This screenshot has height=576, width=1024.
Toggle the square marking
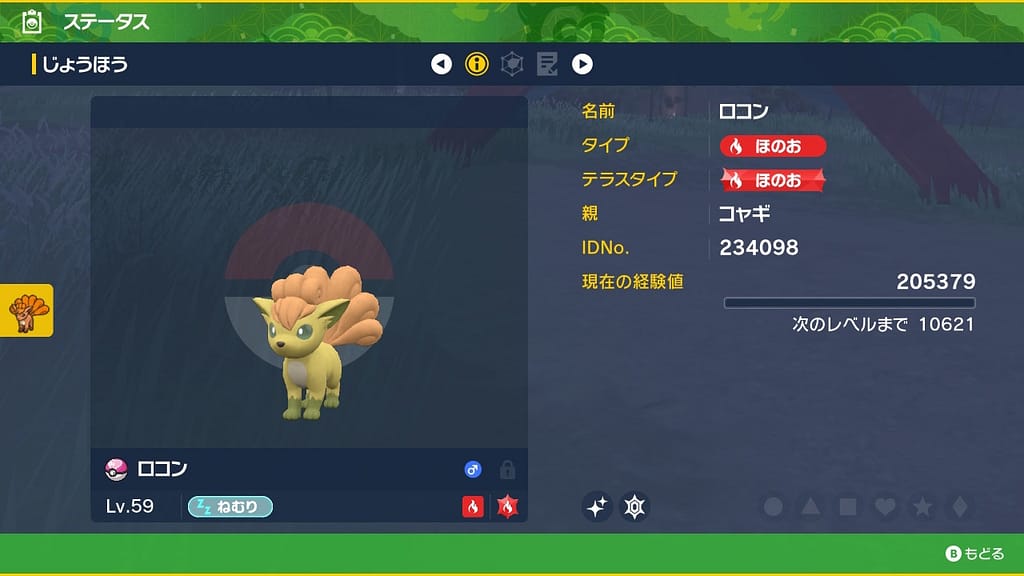click(848, 507)
